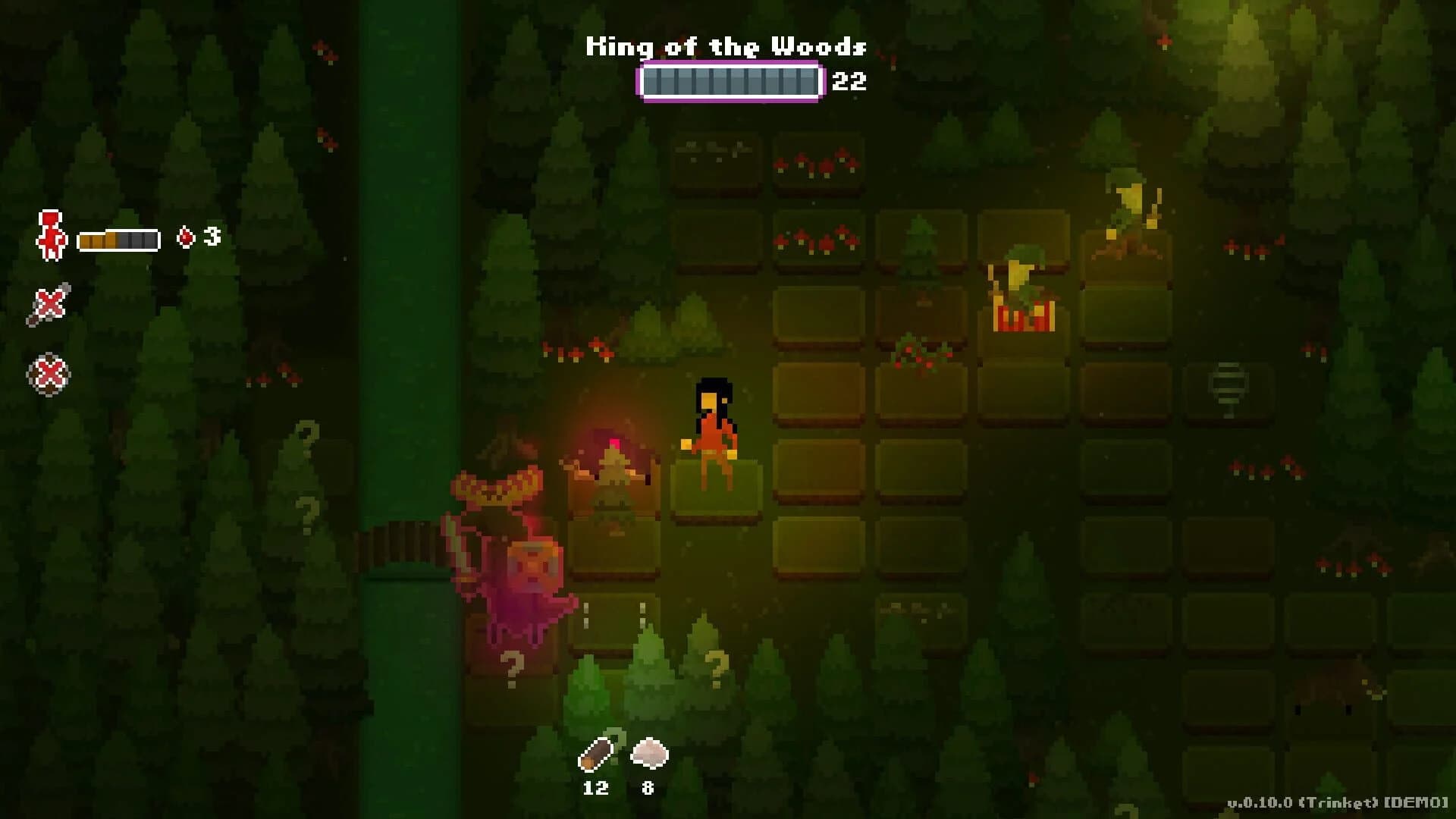Screen dimensions: 1456x819
Task: Click the player's stamina bar
Action: (x=118, y=238)
